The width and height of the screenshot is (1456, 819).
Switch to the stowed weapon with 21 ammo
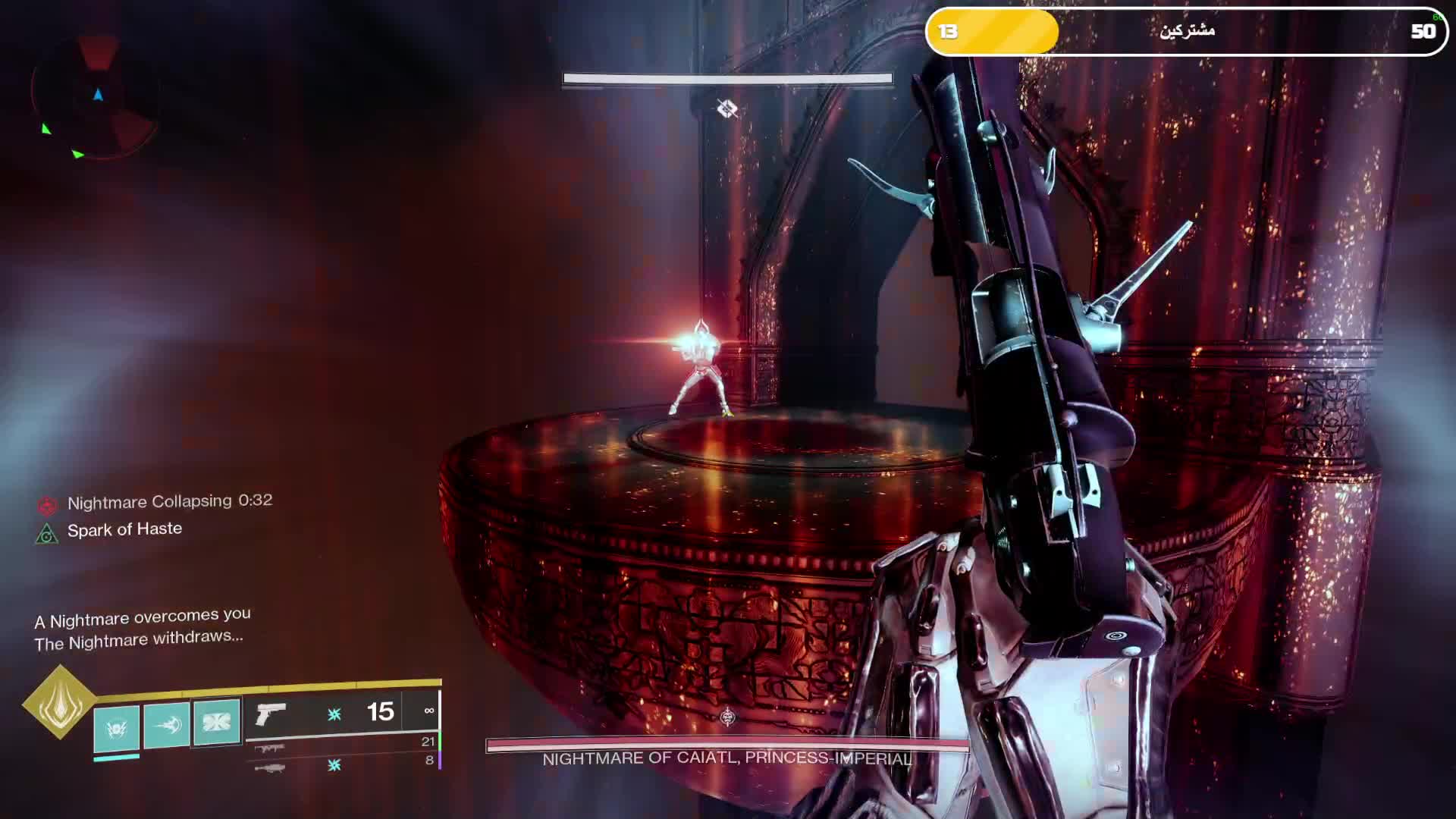point(269,748)
